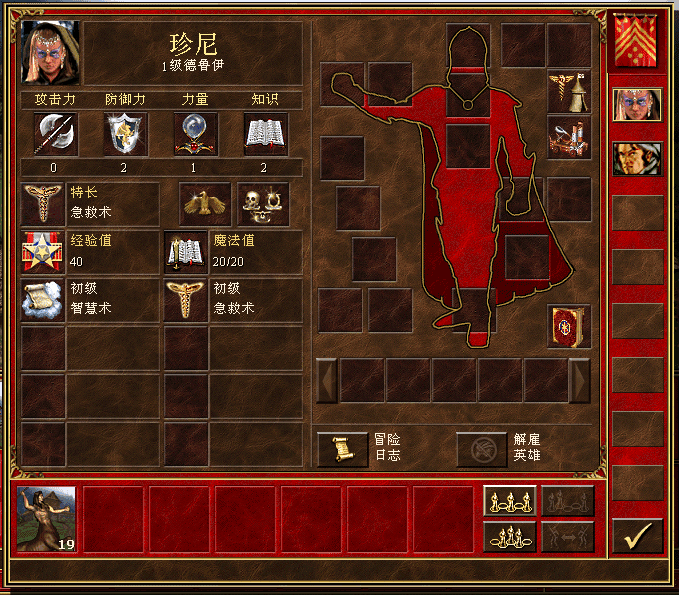Open the adventure log scroll button

(342, 449)
